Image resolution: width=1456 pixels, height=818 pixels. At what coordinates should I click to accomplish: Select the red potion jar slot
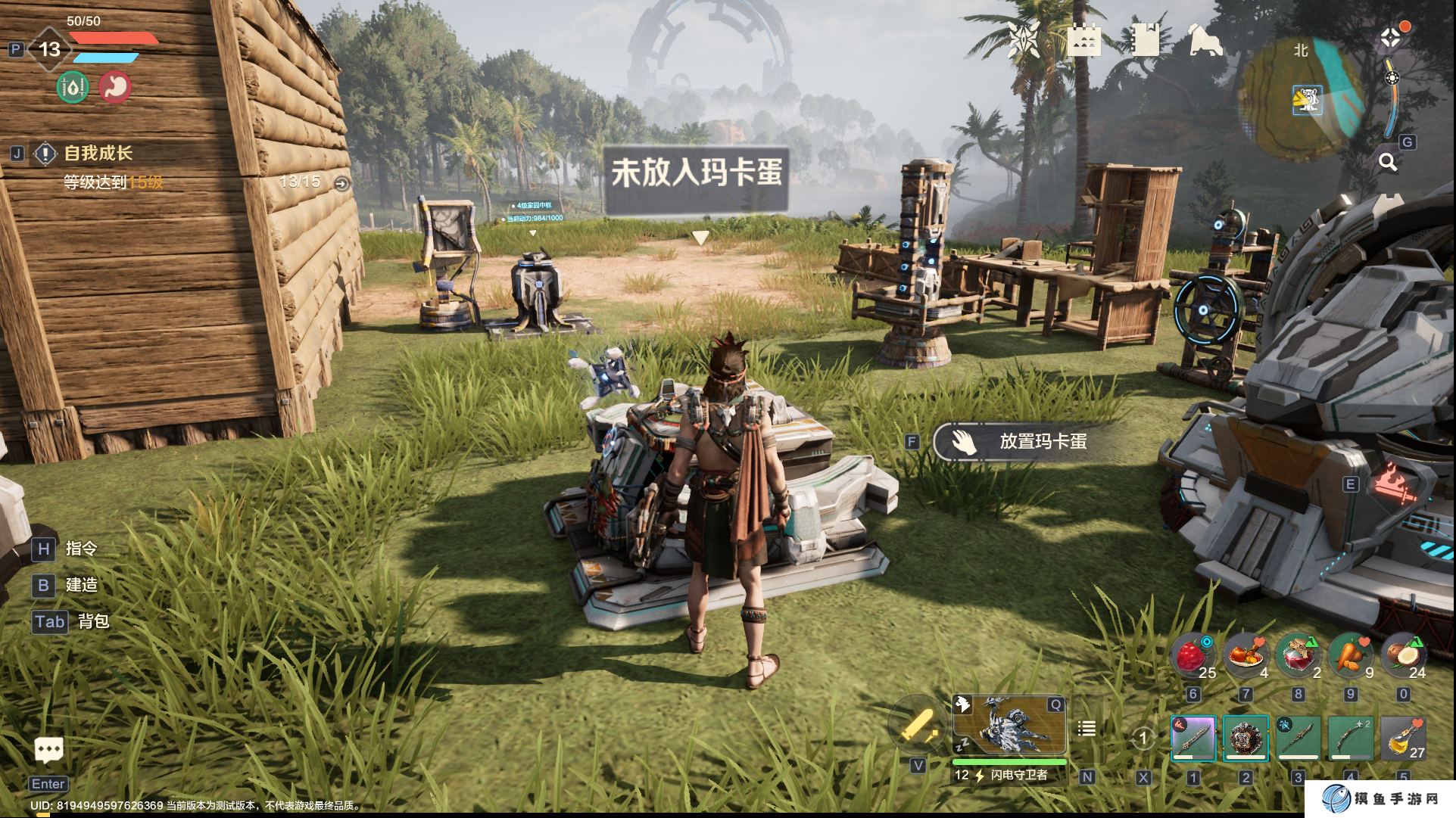tap(1298, 655)
